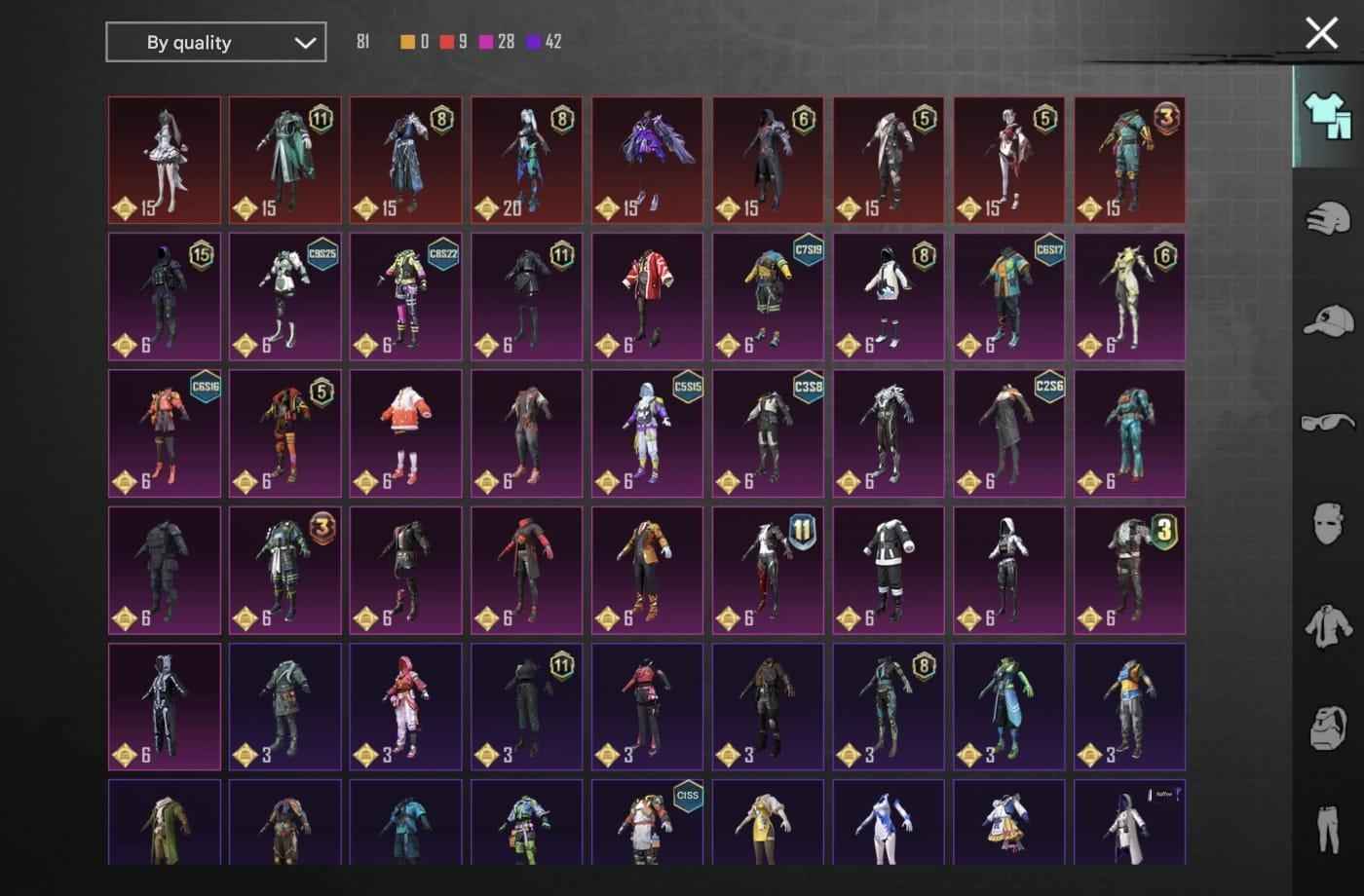Filter by the red rarity swatch showing 9
Viewport: 1364px width, 896px height.
pyautogui.click(x=447, y=43)
